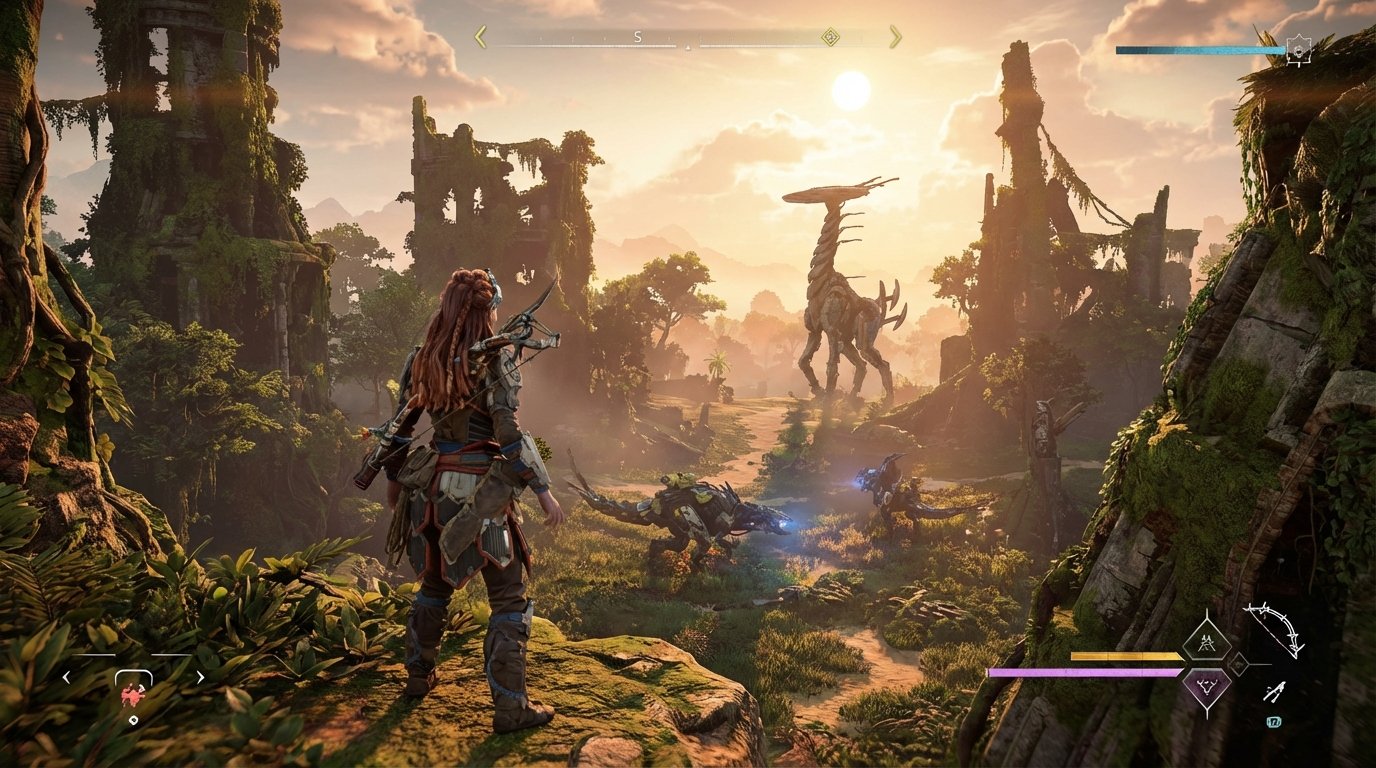This screenshot has height=768, width=1376.
Task: Click the bracket frame around the berry pouch
Action: point(134,671)
